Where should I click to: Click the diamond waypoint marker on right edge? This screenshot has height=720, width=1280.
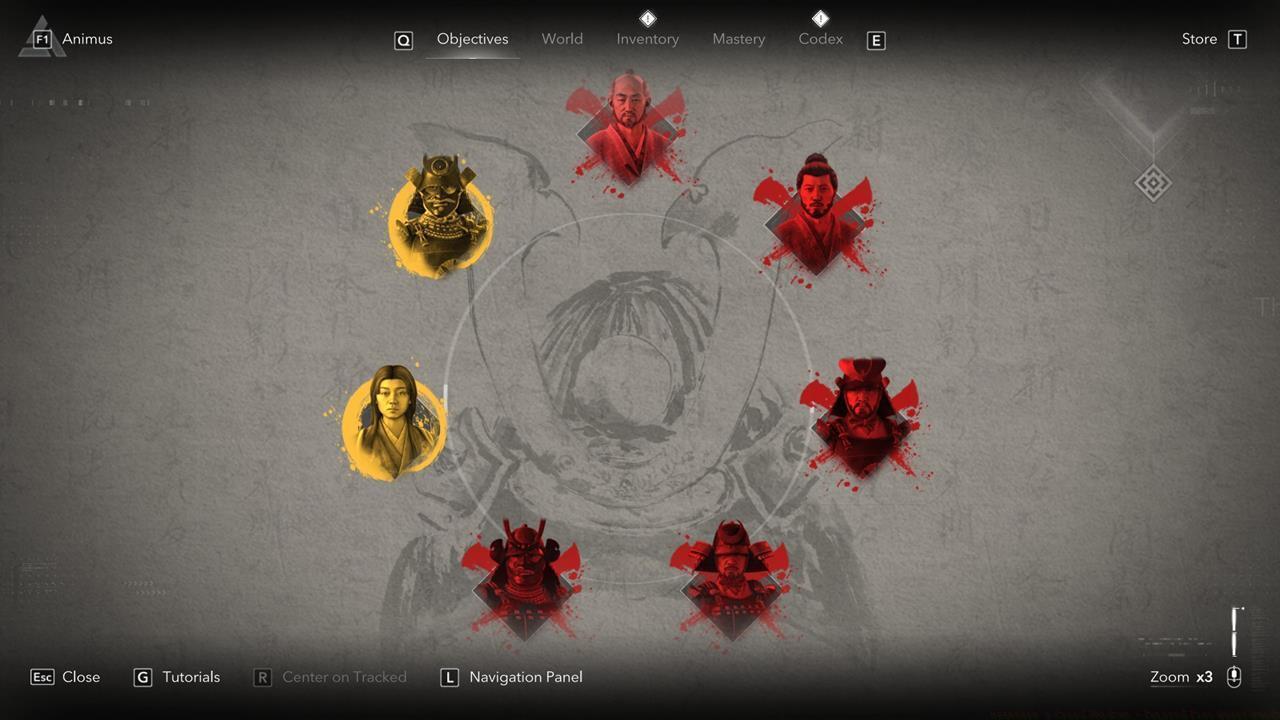(x=1152, y=183)
